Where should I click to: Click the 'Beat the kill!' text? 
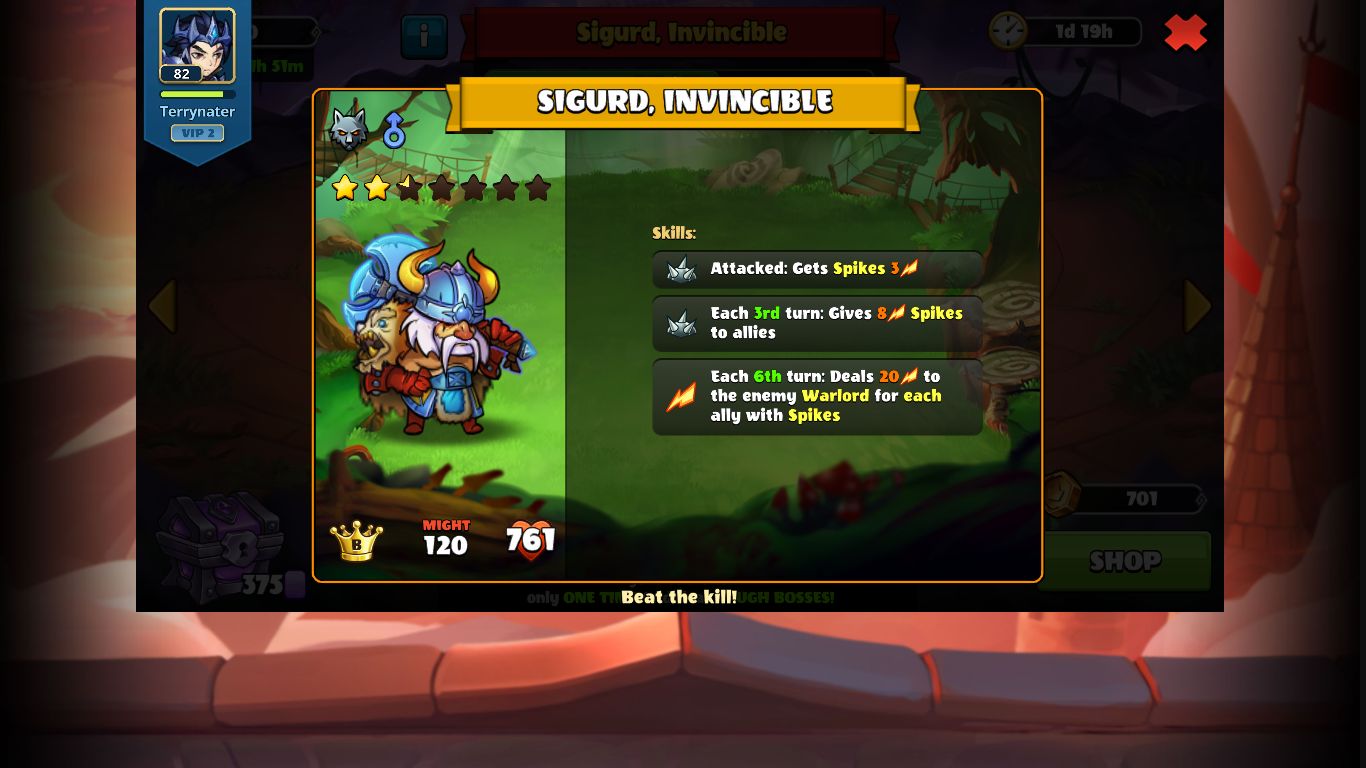pos(681,597)
